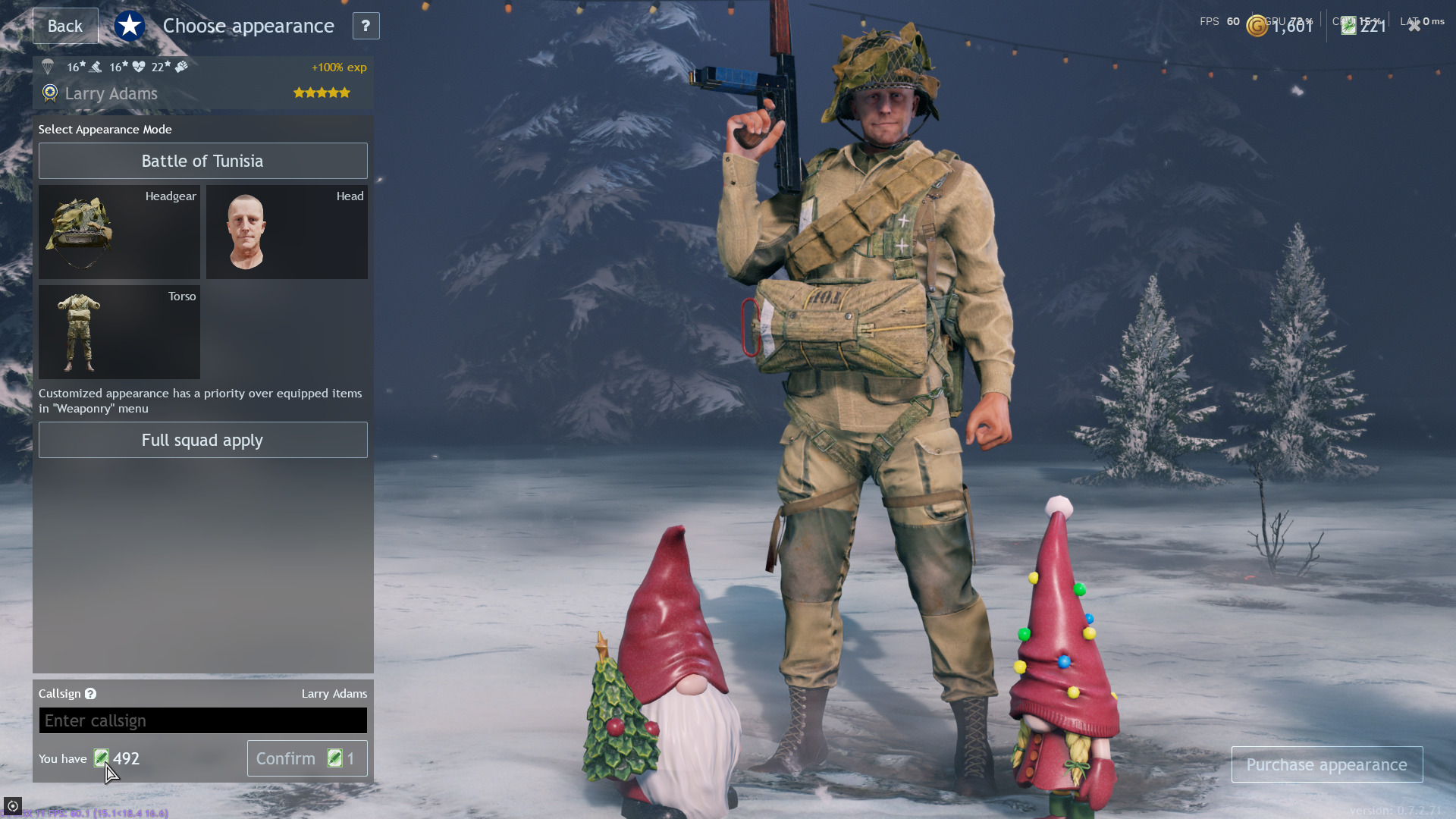Click the Purchase appearance button

point(1326,764)
